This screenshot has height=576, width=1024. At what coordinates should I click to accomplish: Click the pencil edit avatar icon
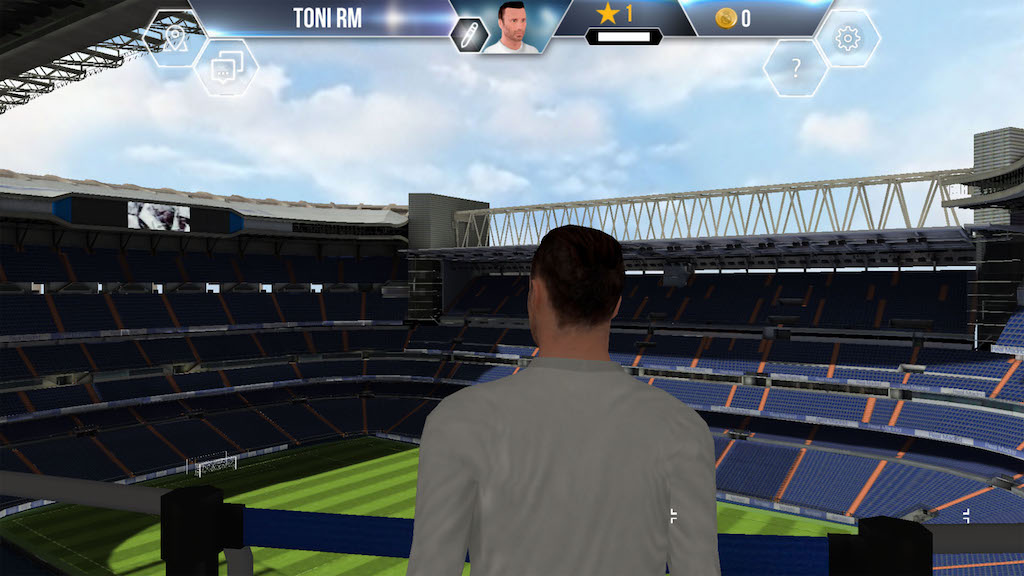coord(467,35)
